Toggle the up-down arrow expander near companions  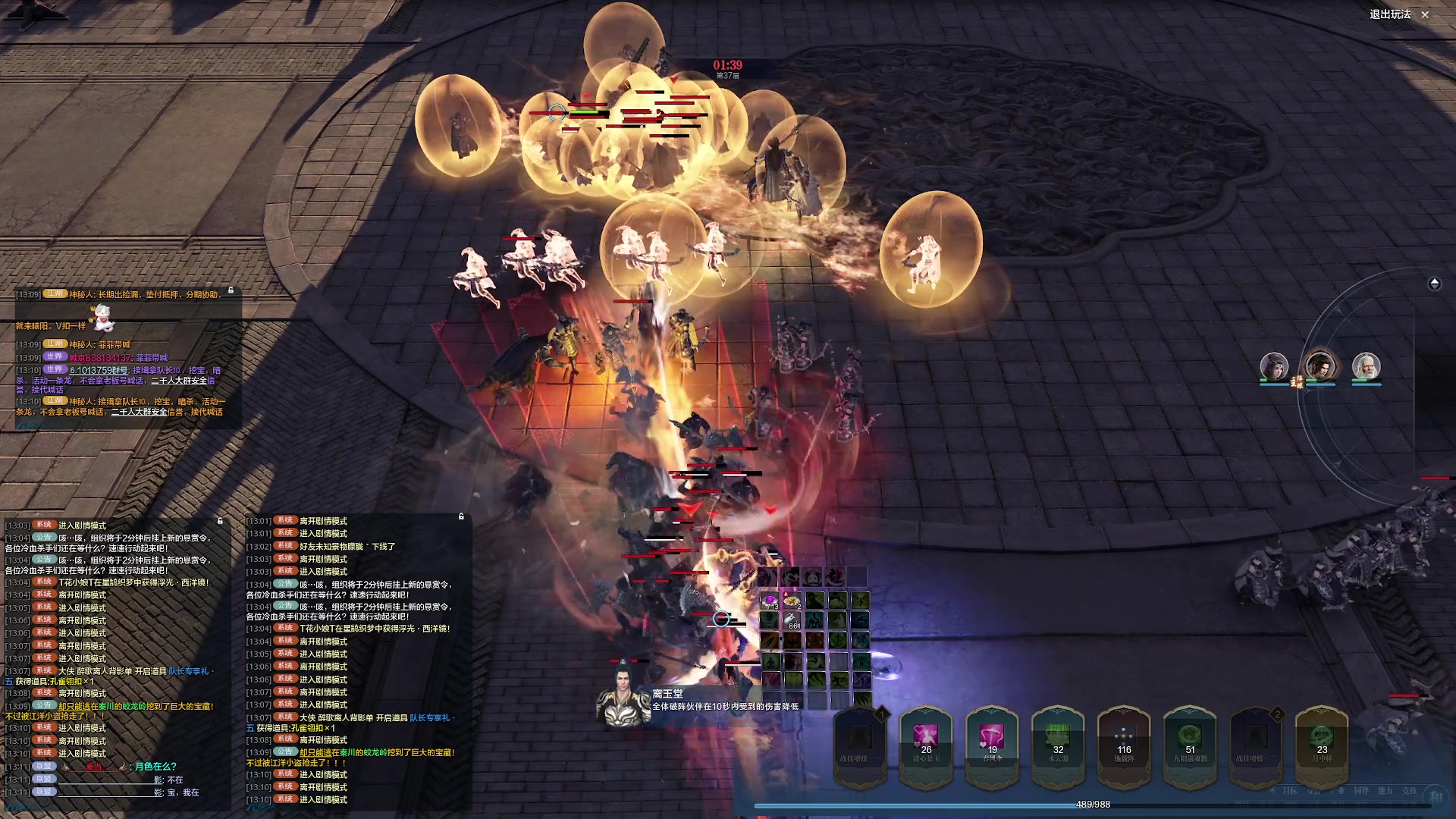point(1434,284)
